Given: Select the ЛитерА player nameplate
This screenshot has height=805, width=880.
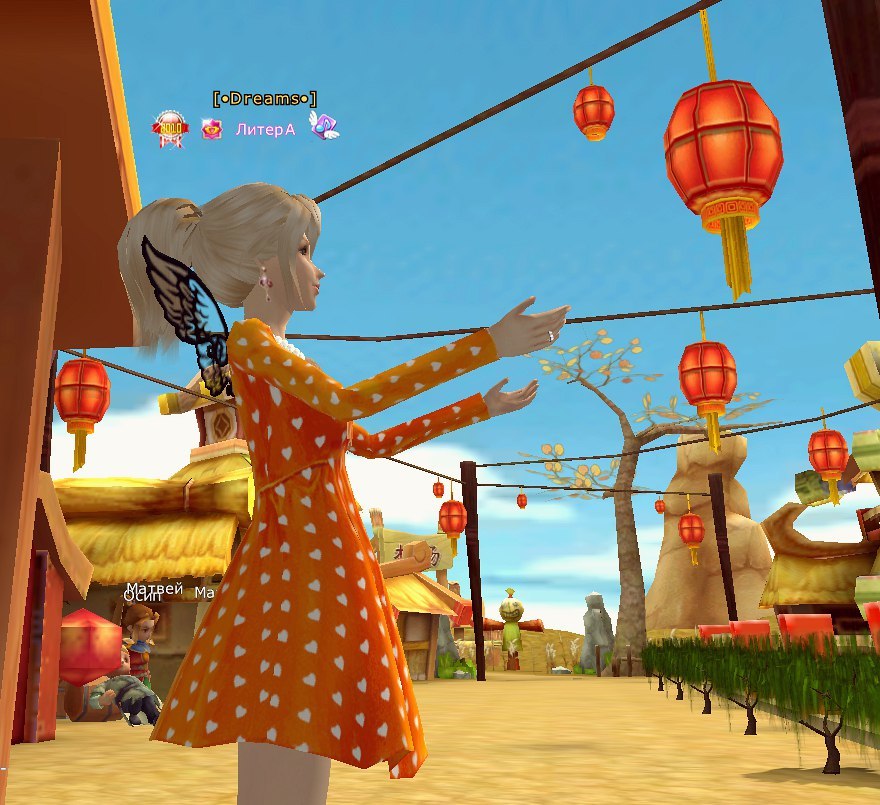Looking at the screenshot, I should [265, 129].
